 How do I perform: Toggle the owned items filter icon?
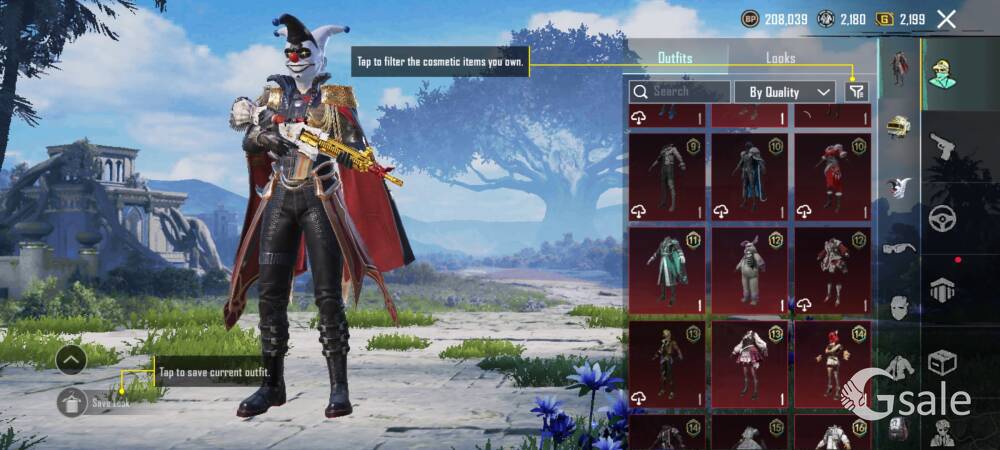point(856,92)
